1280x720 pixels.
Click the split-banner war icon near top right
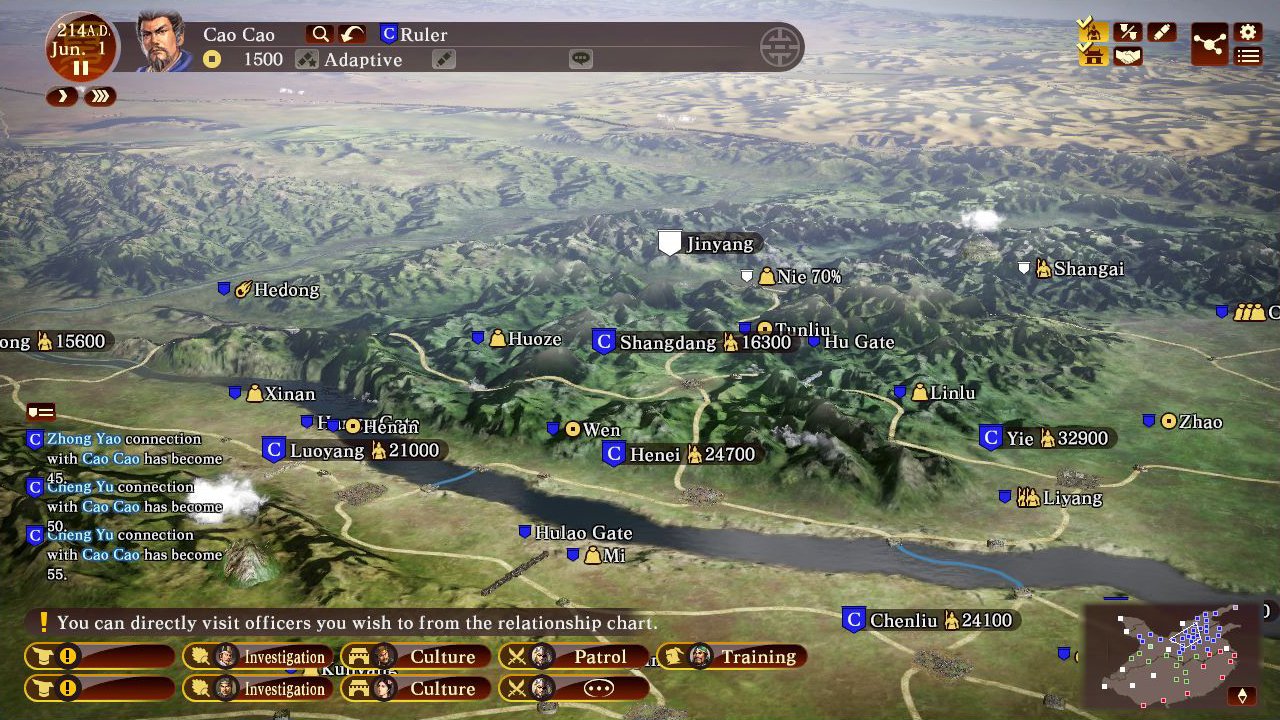[1128, 31]
